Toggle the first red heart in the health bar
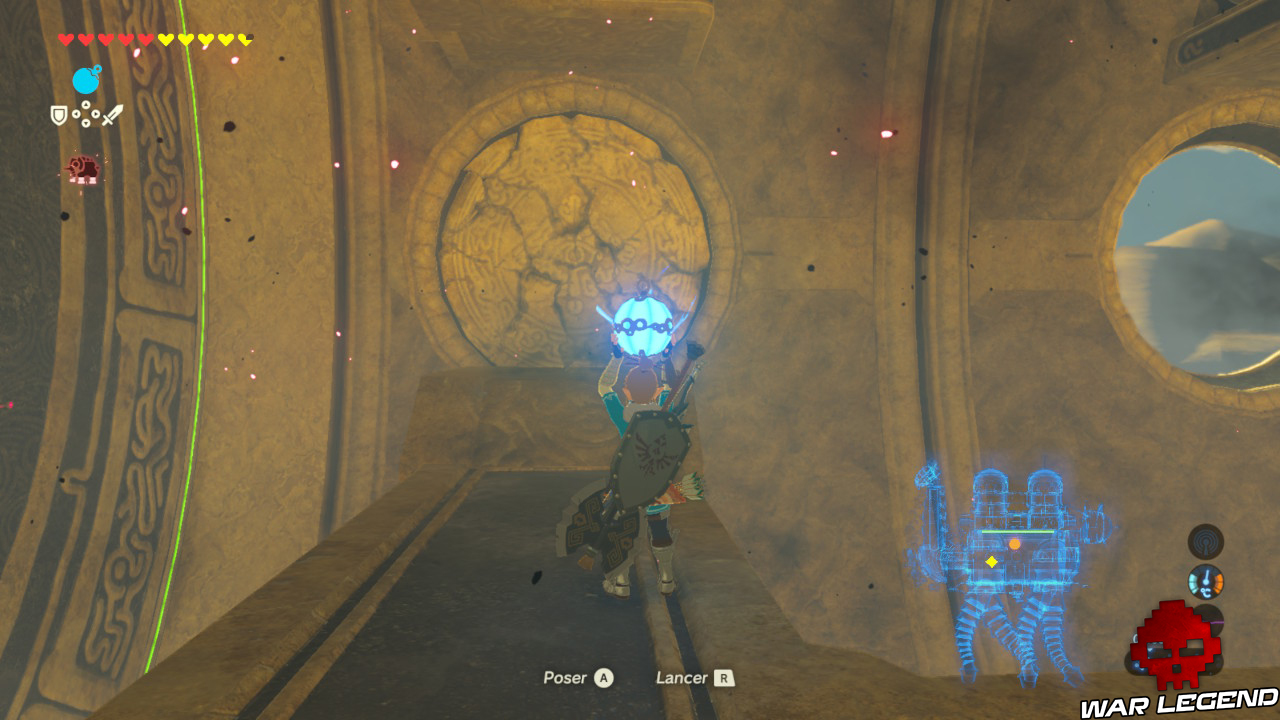This screenshot has height=720, width=1280. (64, 38)
